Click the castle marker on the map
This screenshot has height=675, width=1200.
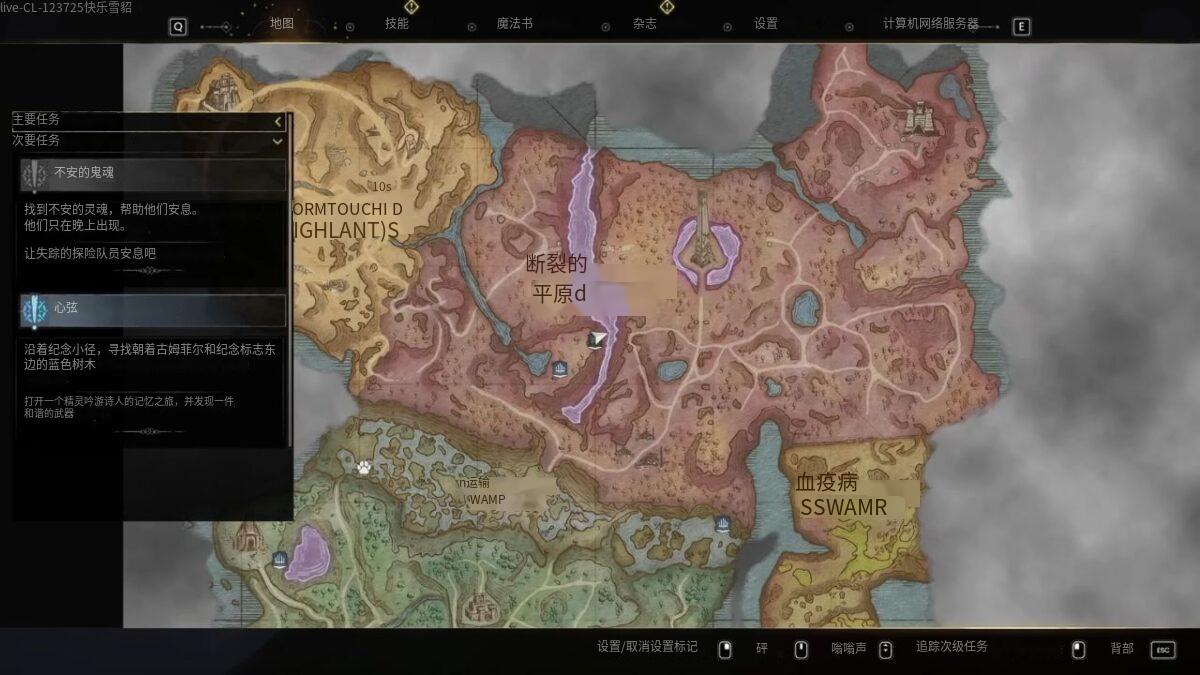coord(918,118)
